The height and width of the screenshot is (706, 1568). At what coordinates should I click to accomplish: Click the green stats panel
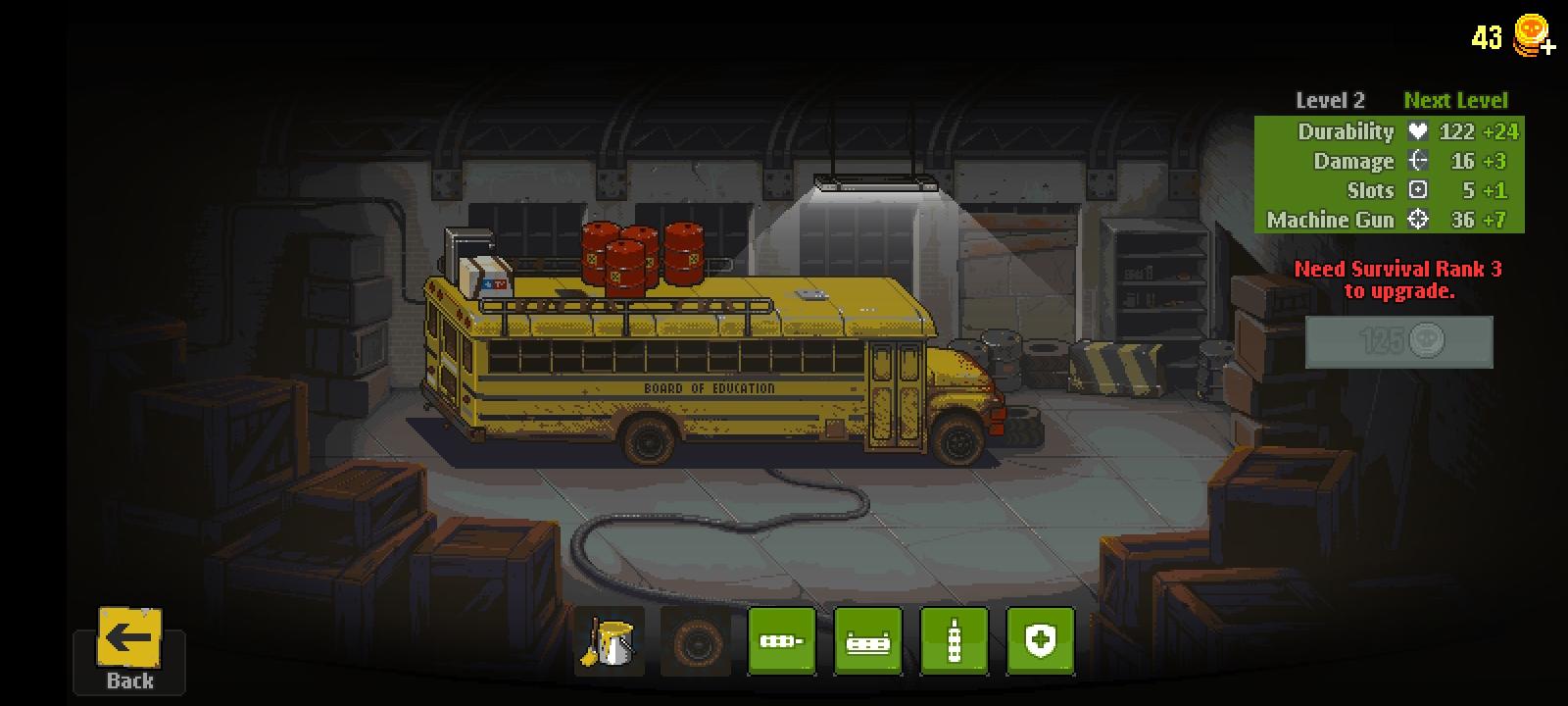(1389, 175)
